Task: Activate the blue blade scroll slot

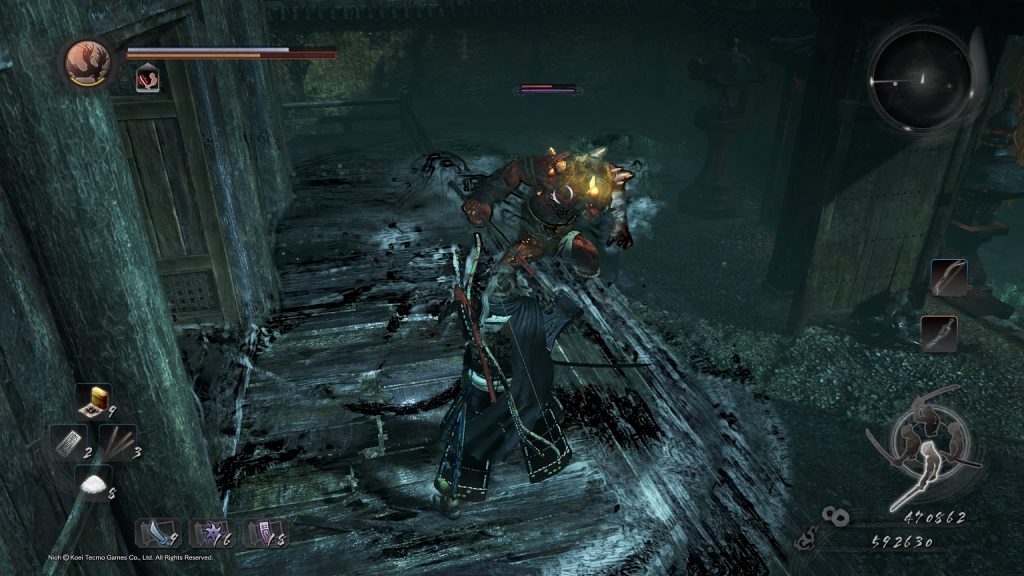Action: pyautogui.click(x=155, y=533)
